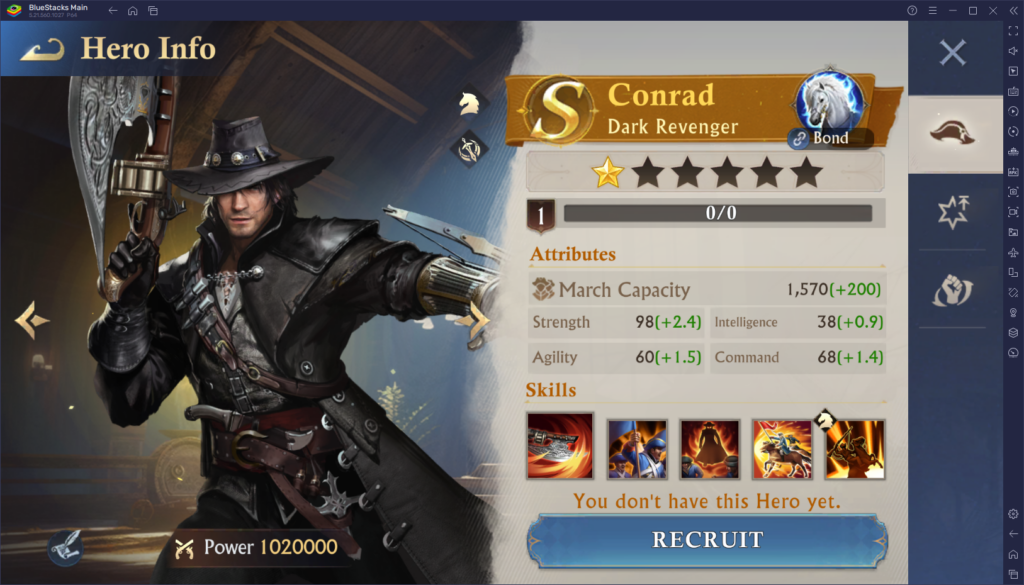Screen dimensions: 1024x585
Task: Open the star upgrade tab
Action: pyautogui.click(x=953, y=212)
